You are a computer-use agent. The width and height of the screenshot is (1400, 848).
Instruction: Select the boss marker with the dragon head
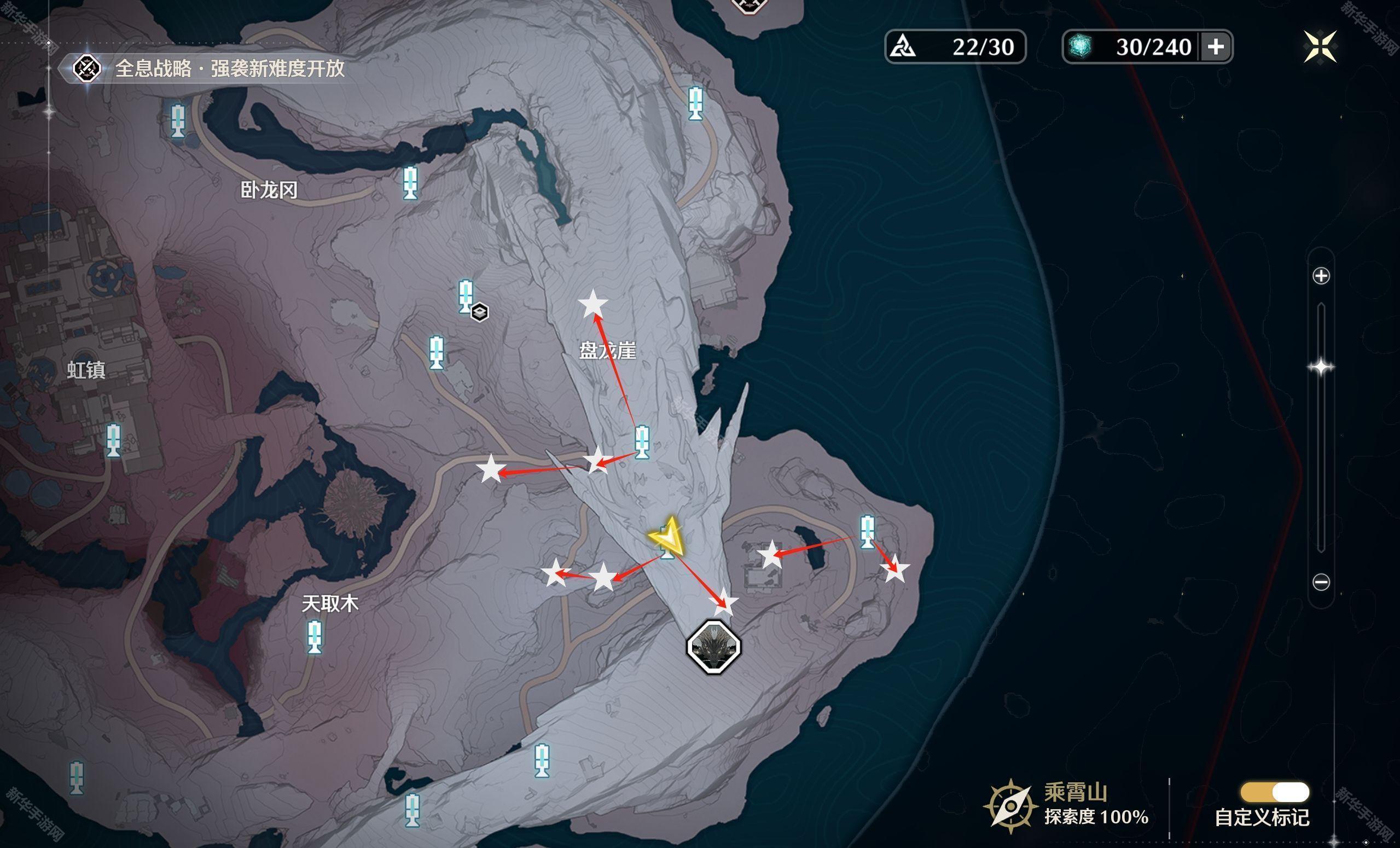click(x=713, y=647)
